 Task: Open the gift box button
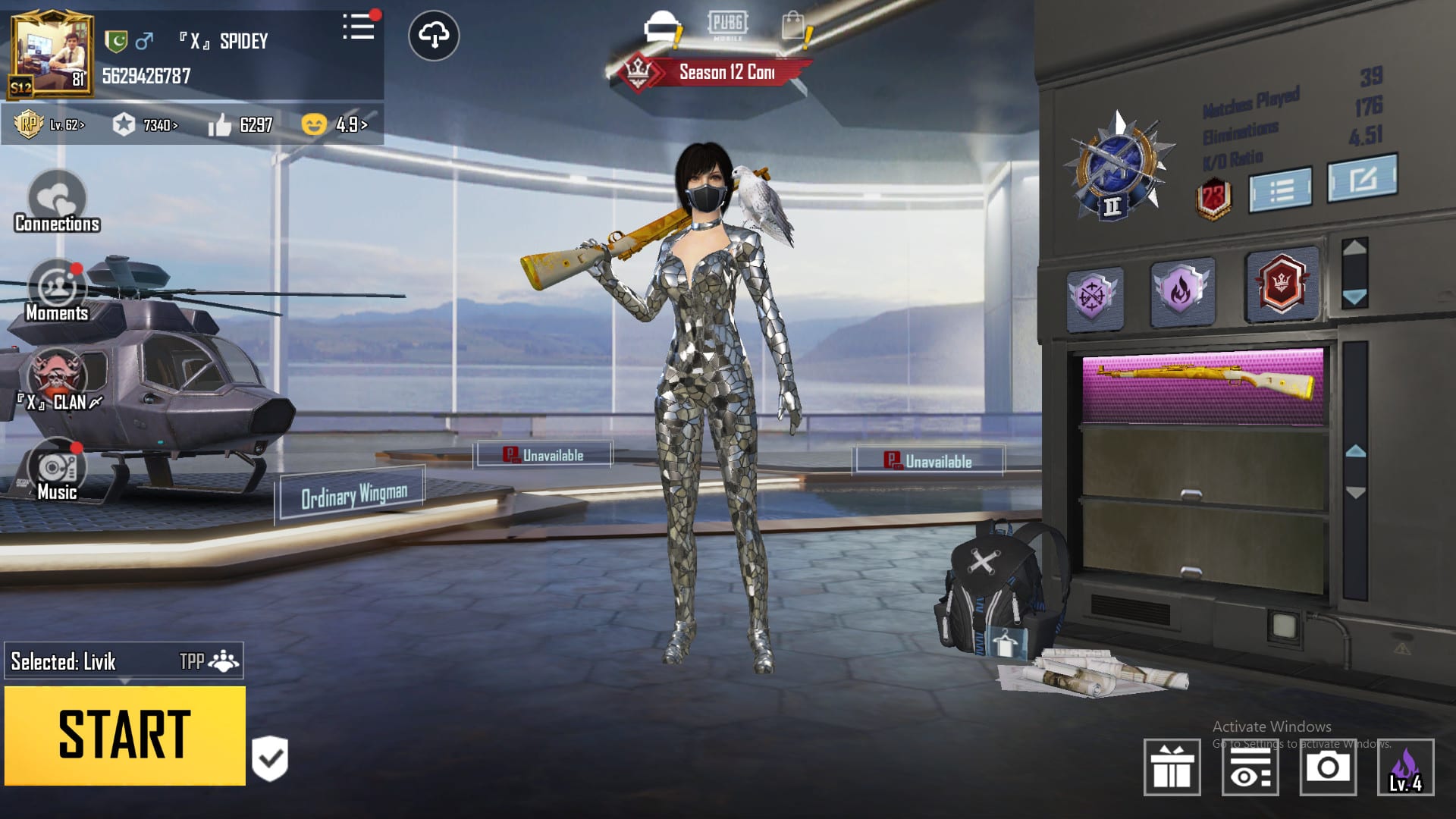1172,767
